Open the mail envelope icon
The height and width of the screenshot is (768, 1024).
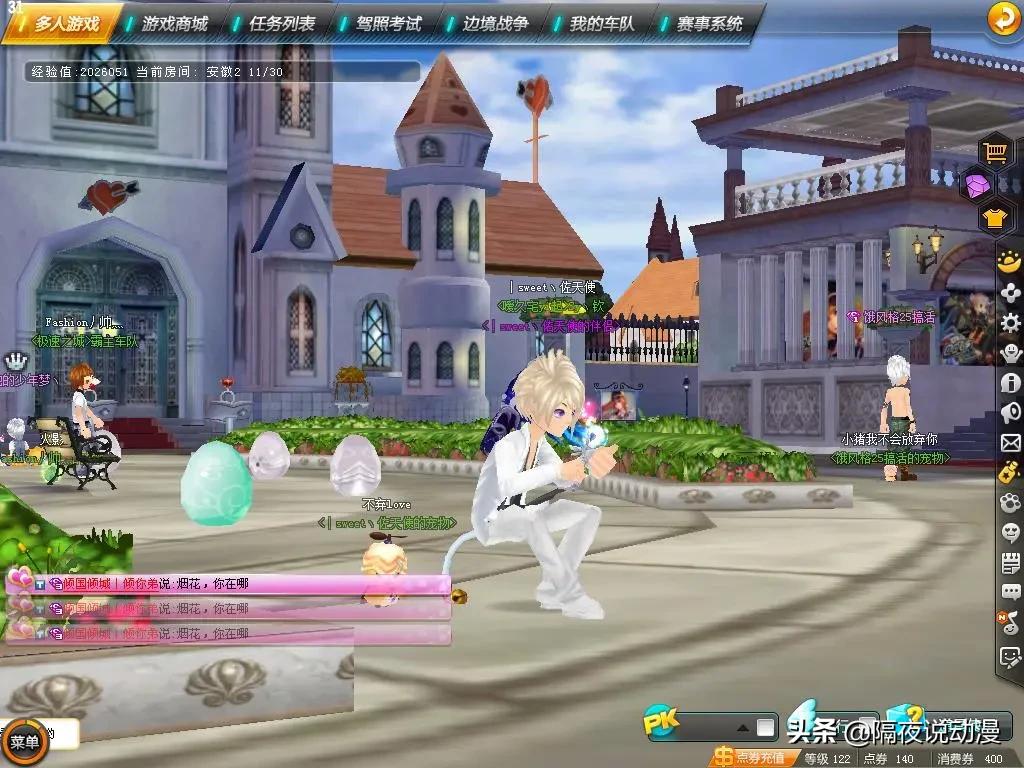1010,442
